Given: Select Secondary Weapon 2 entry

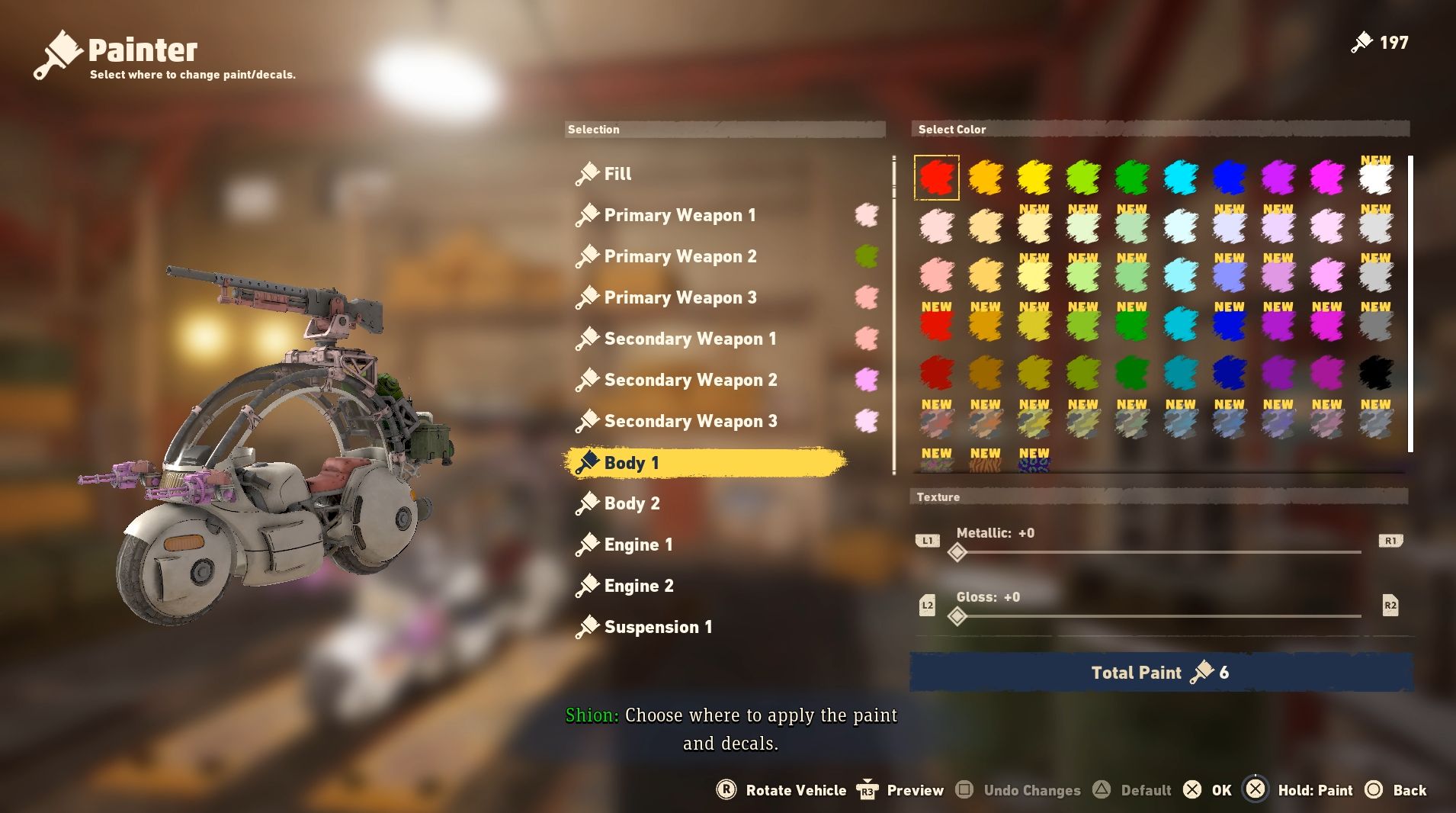Looking at the screenshot, I should point(690,380).
